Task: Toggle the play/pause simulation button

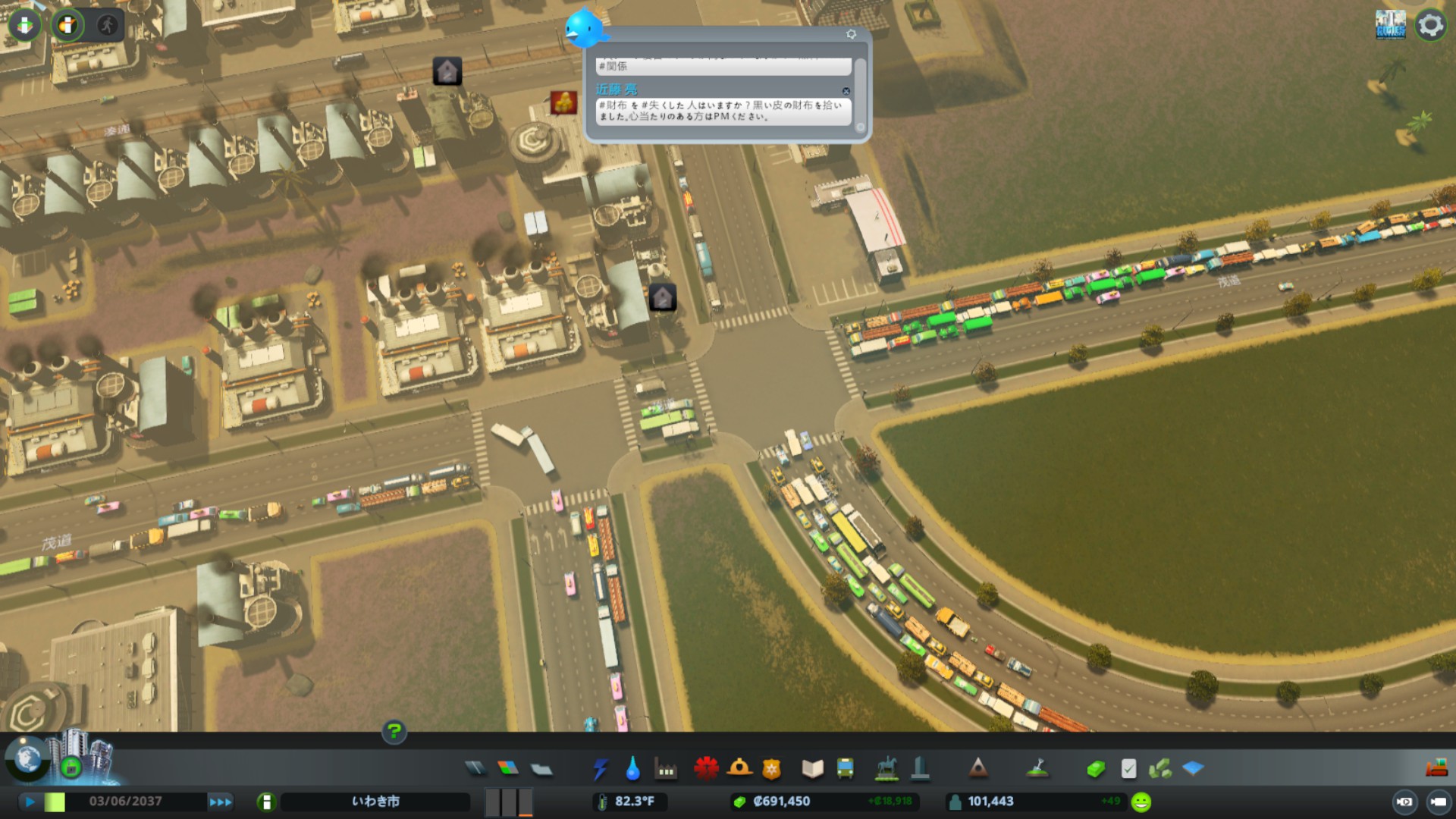Action: (30, 802)
